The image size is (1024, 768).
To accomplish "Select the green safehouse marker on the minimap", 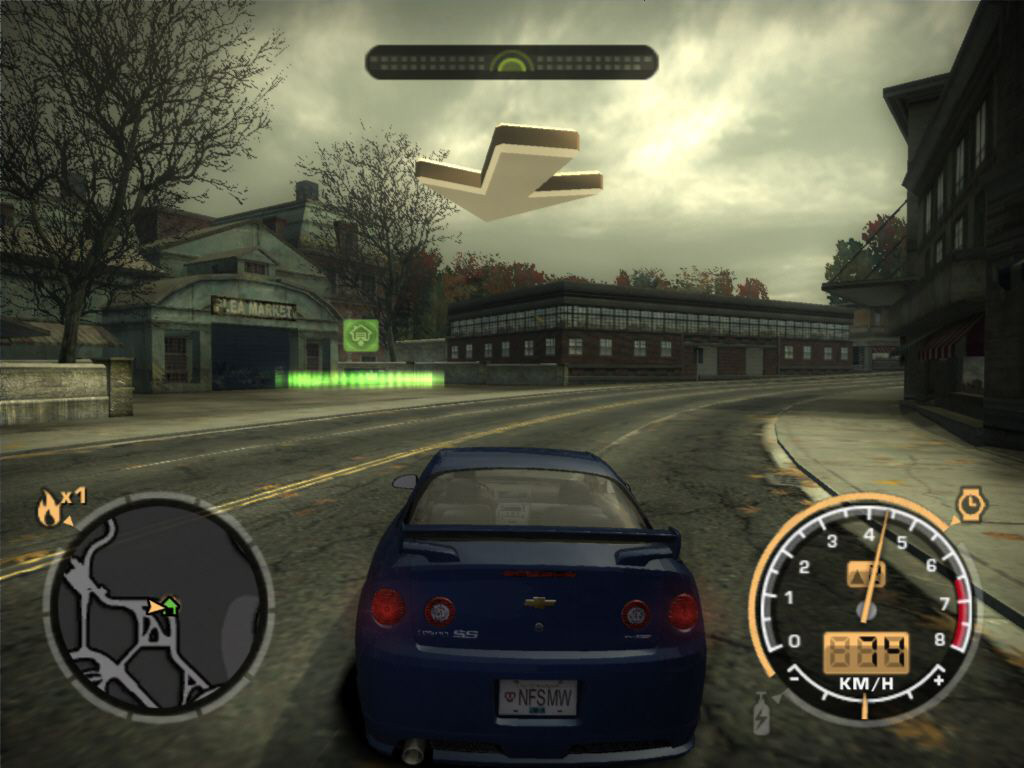I will coord(171,603).
